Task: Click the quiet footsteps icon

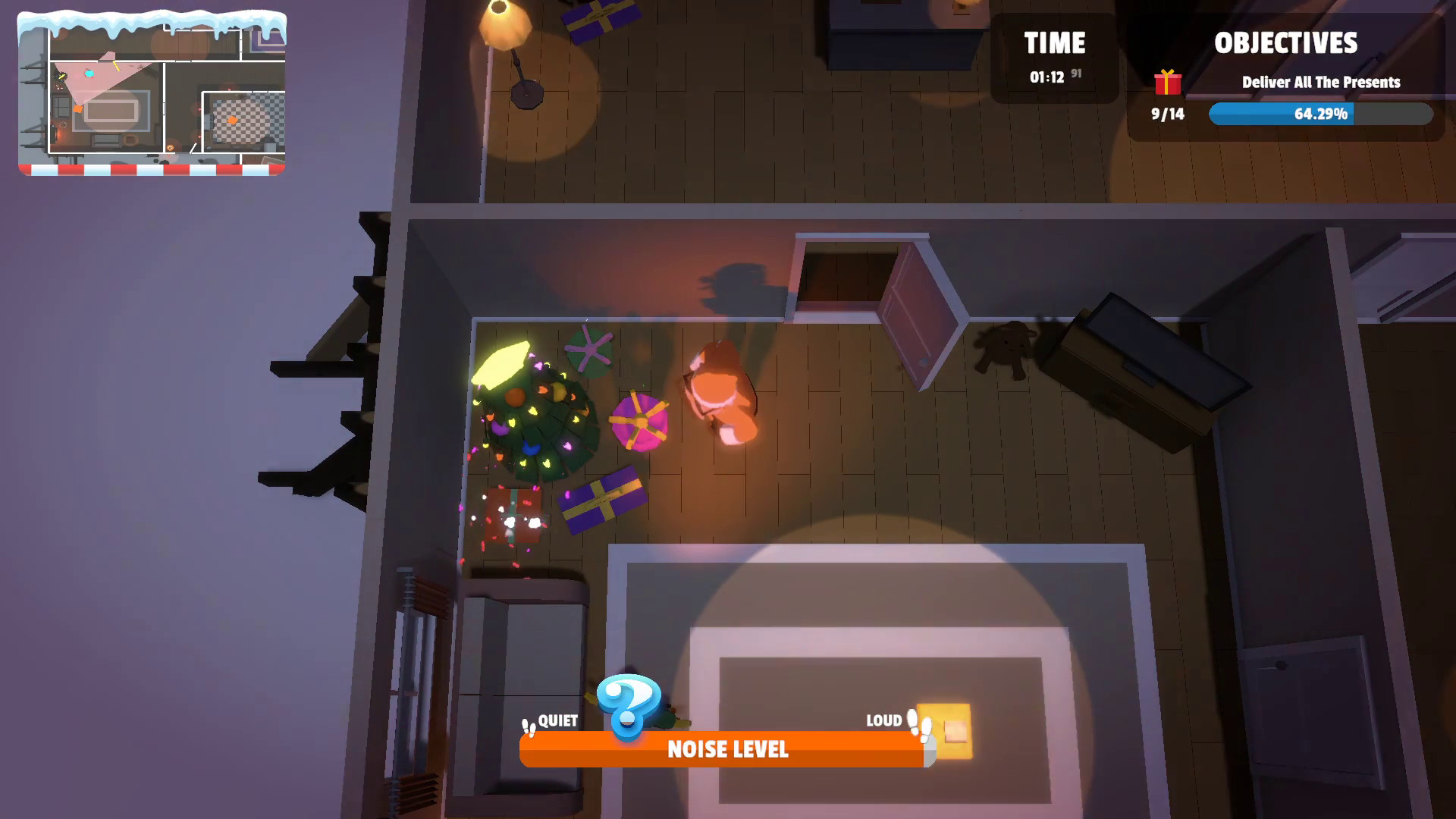Action: tap(527, 726)
